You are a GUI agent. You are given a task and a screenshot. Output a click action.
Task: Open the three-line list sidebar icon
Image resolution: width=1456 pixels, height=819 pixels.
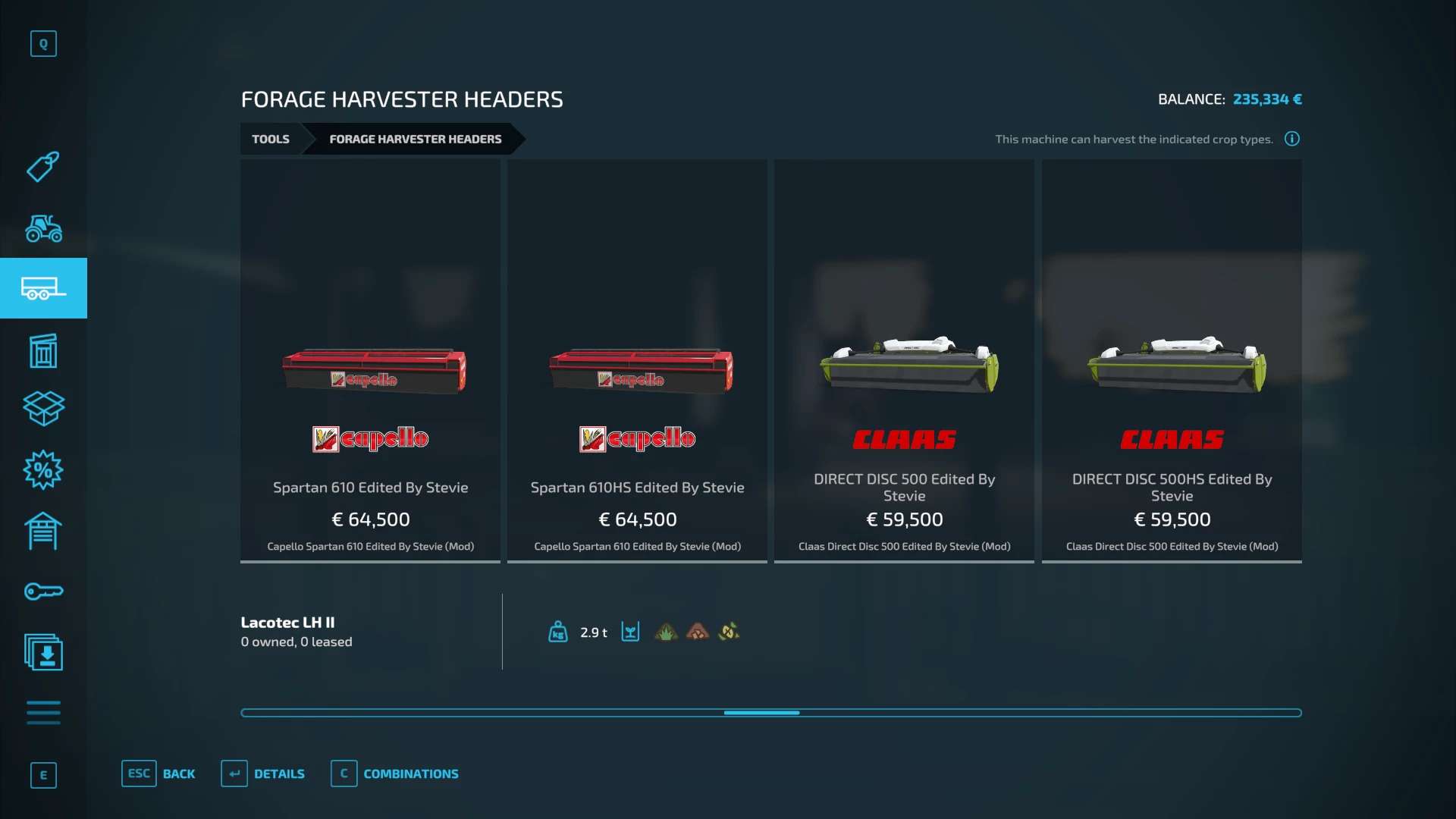pyautogui.click(x=43, y=713)
